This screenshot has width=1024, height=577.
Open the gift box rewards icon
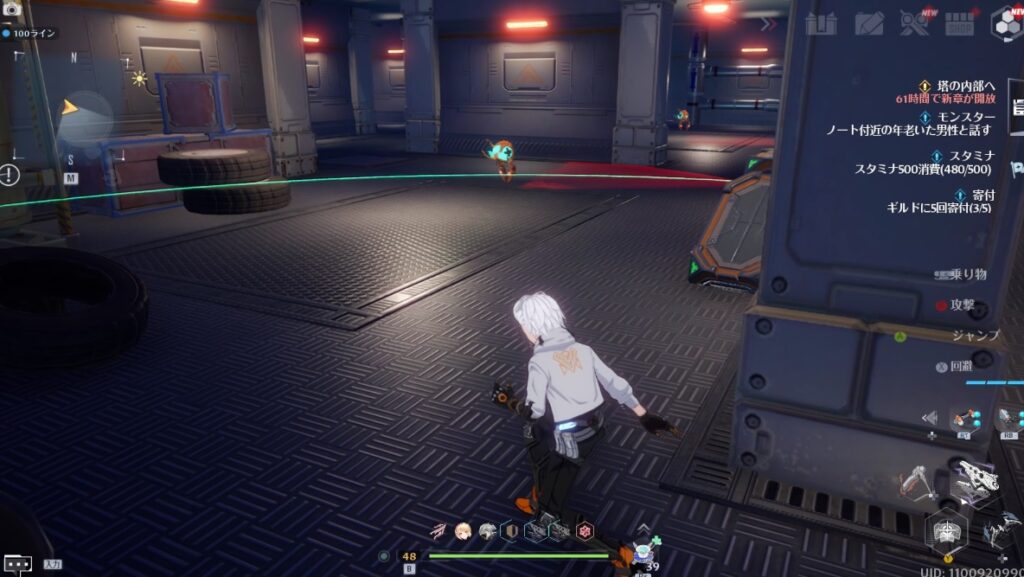(x=820, y=23)
